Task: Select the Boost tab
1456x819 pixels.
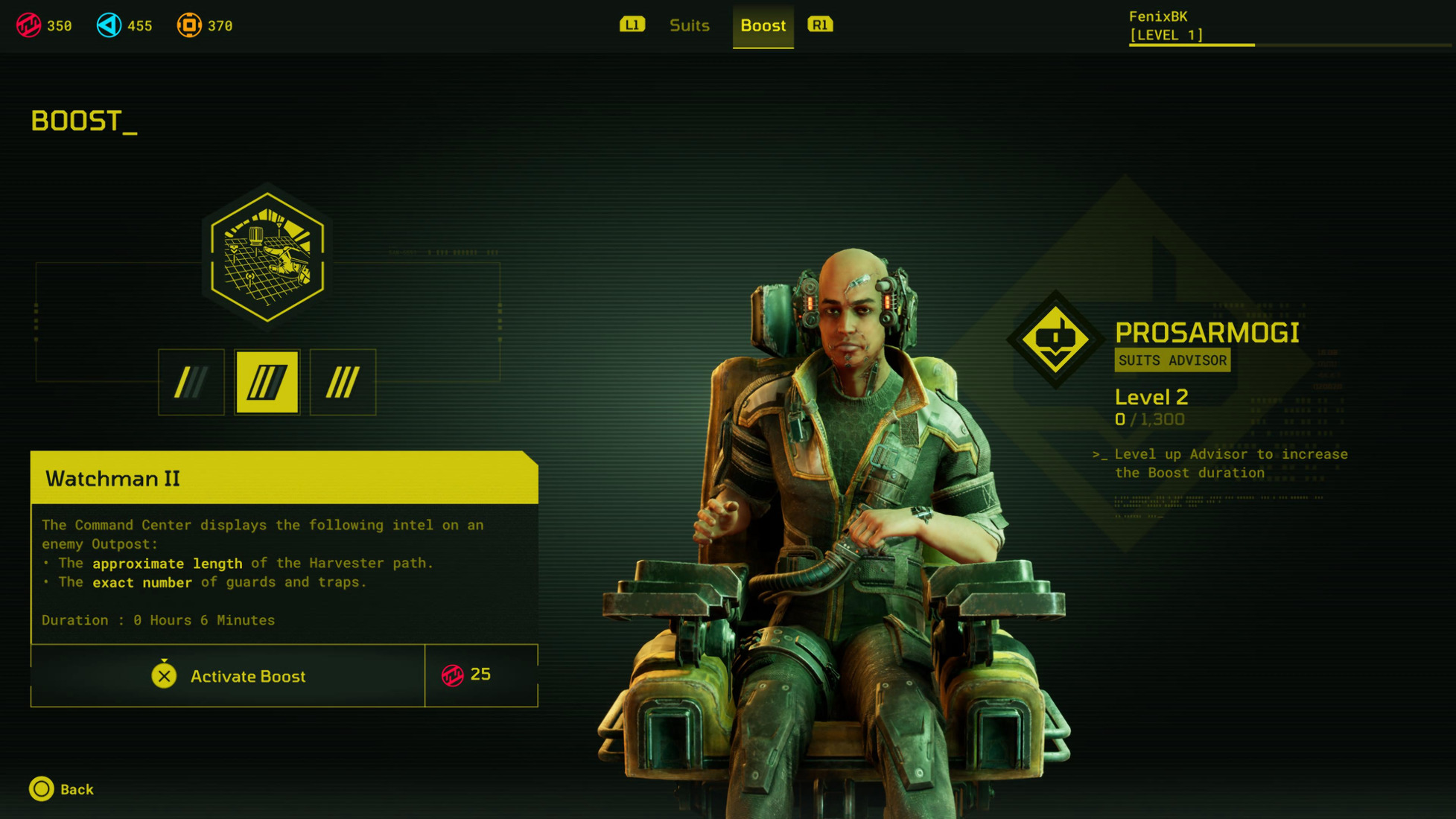Action: (x=763, y=26)
